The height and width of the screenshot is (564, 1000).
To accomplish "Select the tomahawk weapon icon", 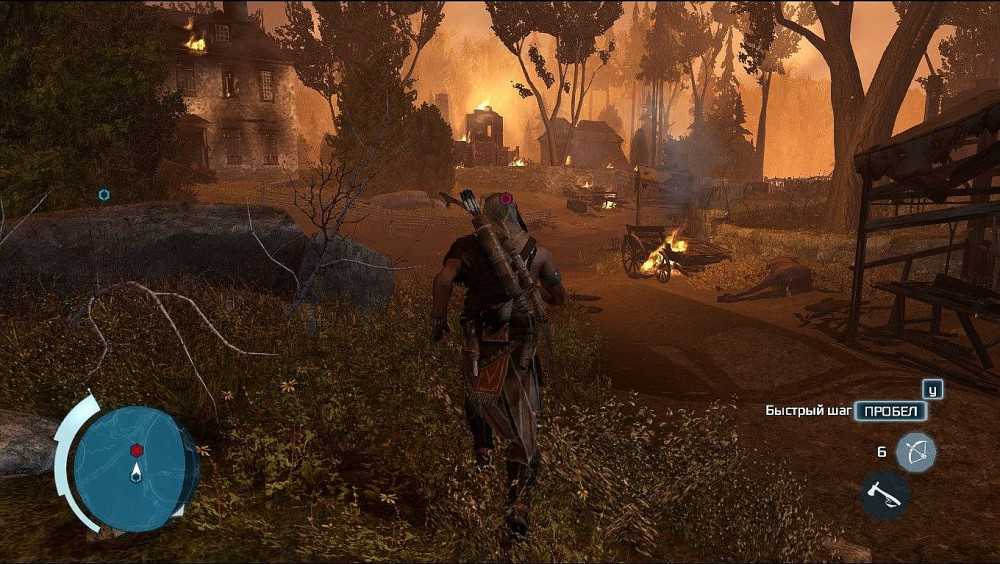I will tap(884, 494).
